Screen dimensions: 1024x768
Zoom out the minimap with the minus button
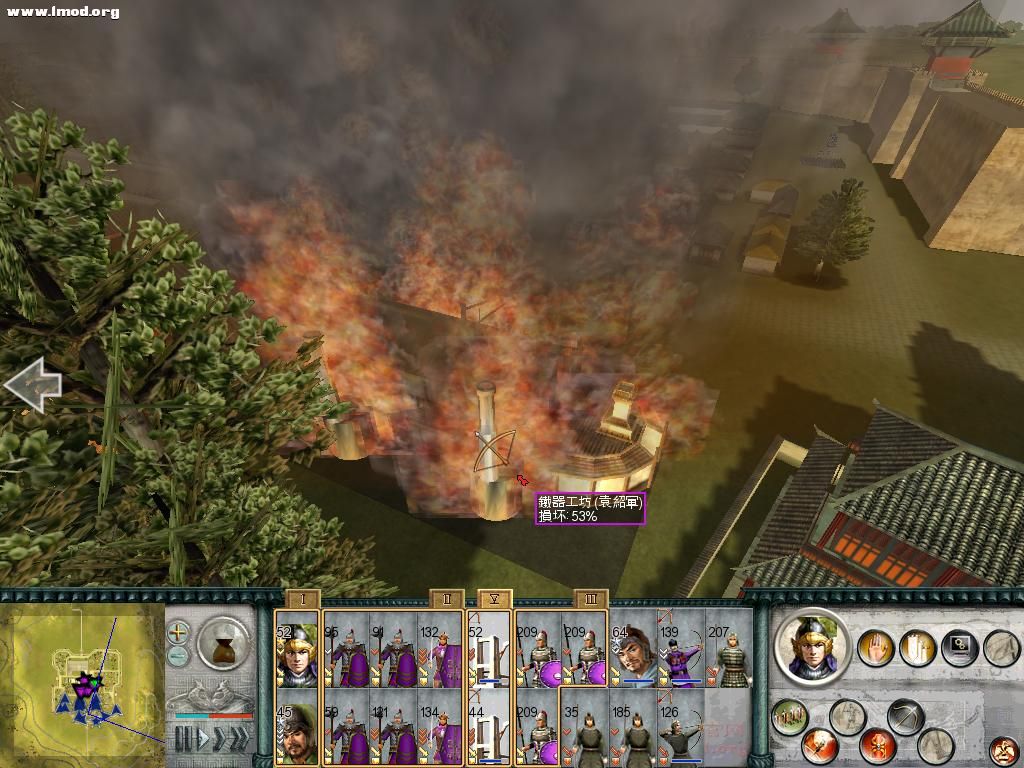pyautogui.click(x=178, y=656)
